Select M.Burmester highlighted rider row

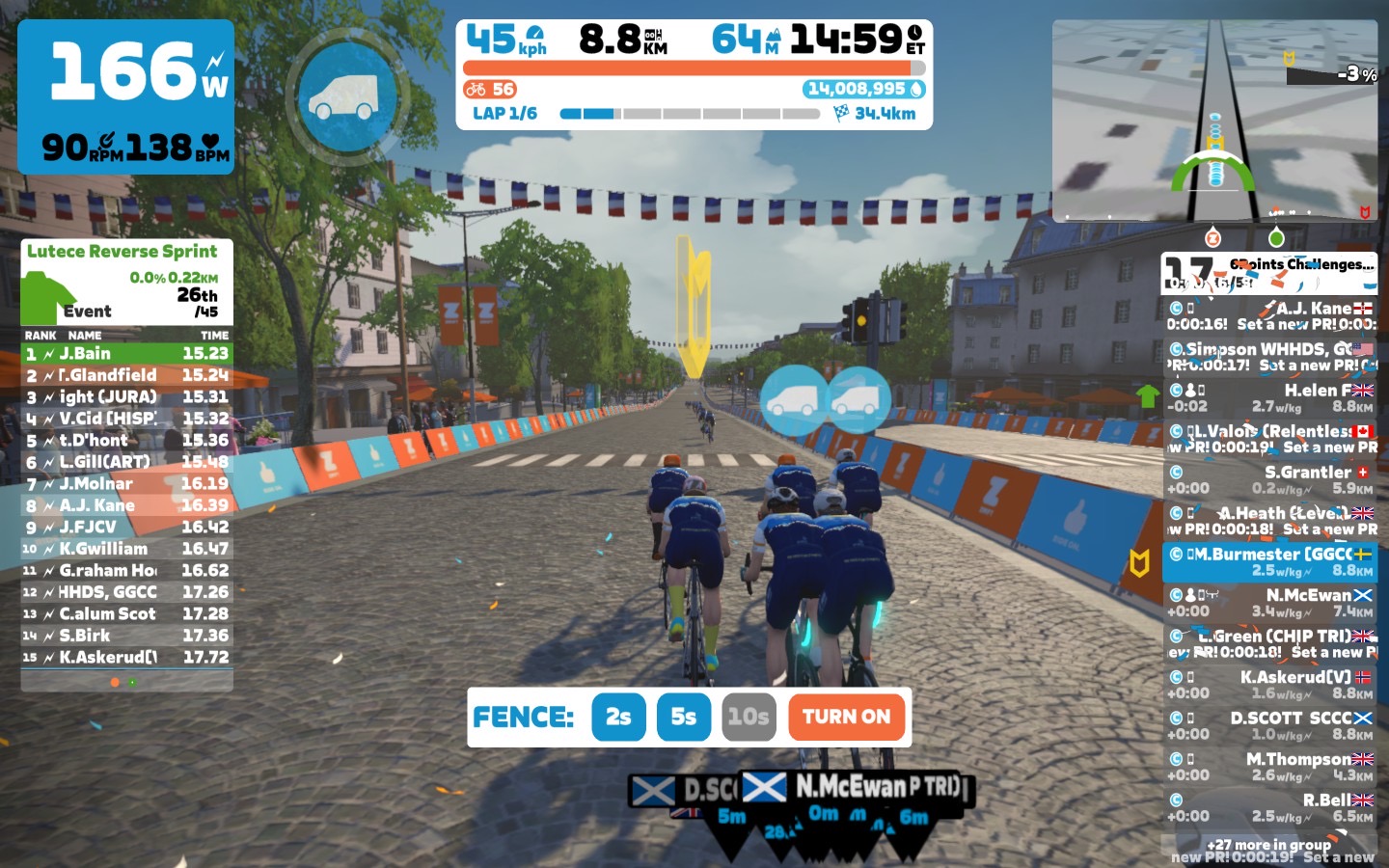[x=1269, y=561]
